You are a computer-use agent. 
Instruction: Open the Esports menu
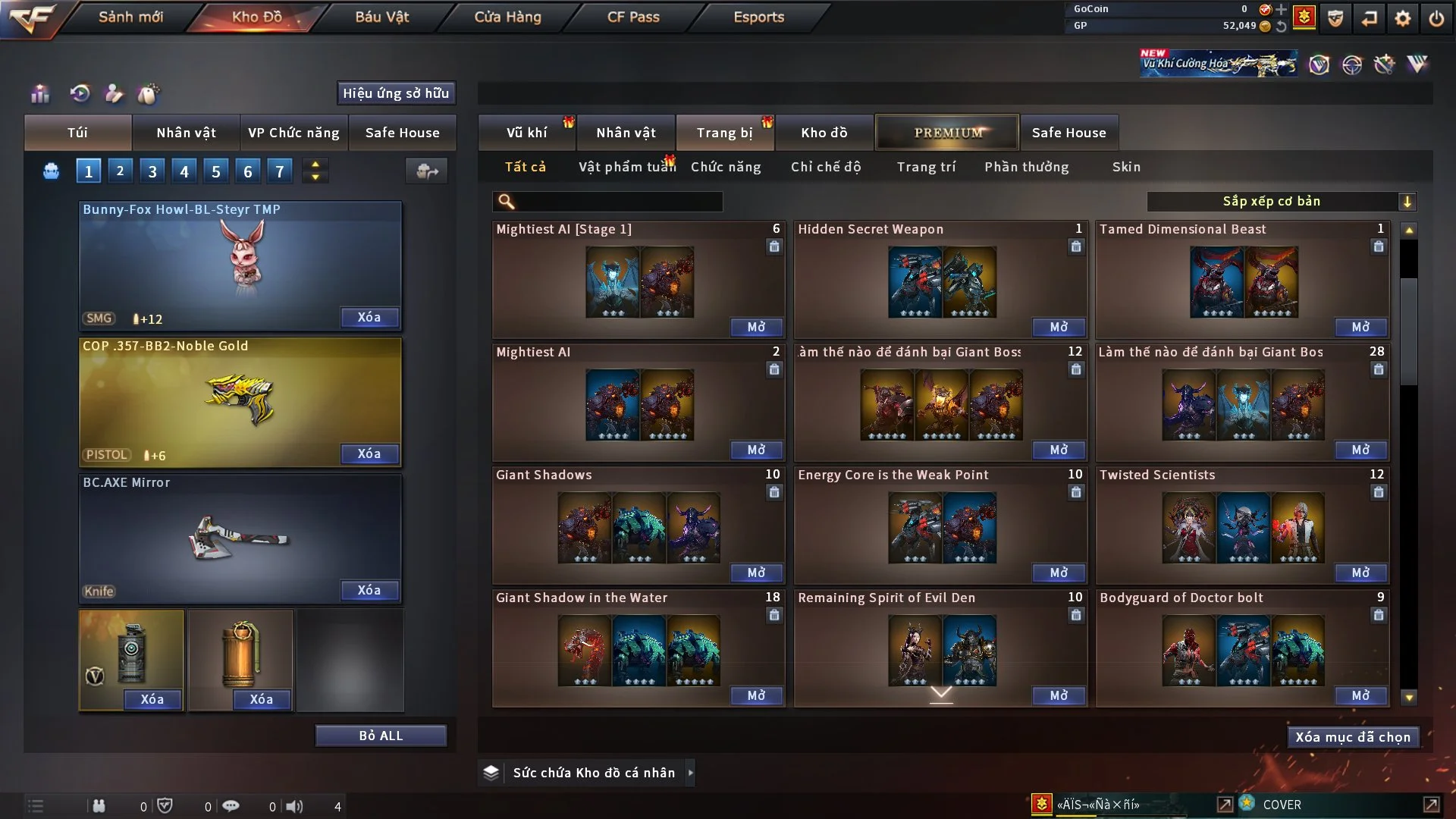coord(758,17)
